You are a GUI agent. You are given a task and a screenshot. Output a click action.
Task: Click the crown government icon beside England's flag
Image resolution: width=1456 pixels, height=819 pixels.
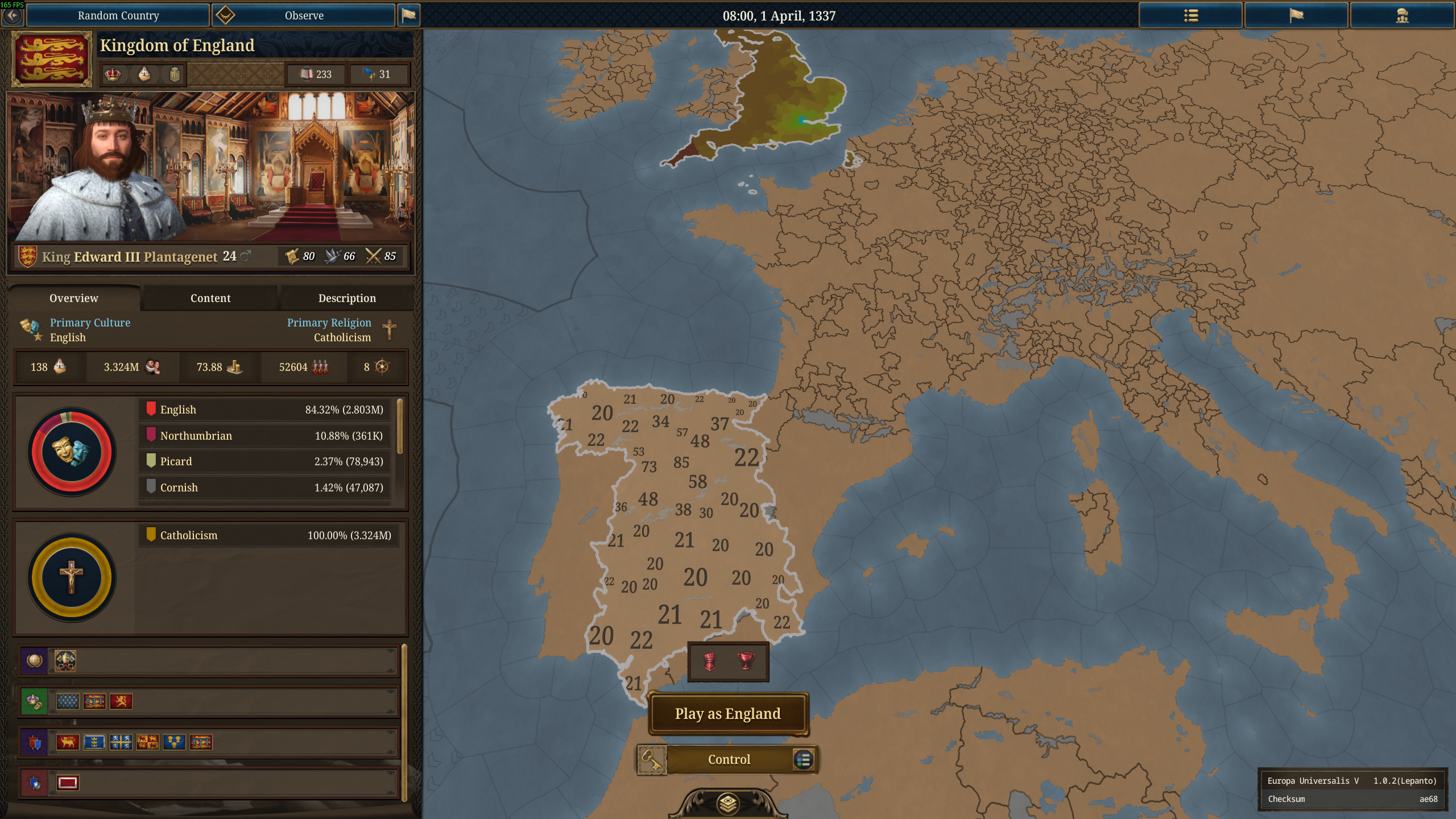pos(113,74)
